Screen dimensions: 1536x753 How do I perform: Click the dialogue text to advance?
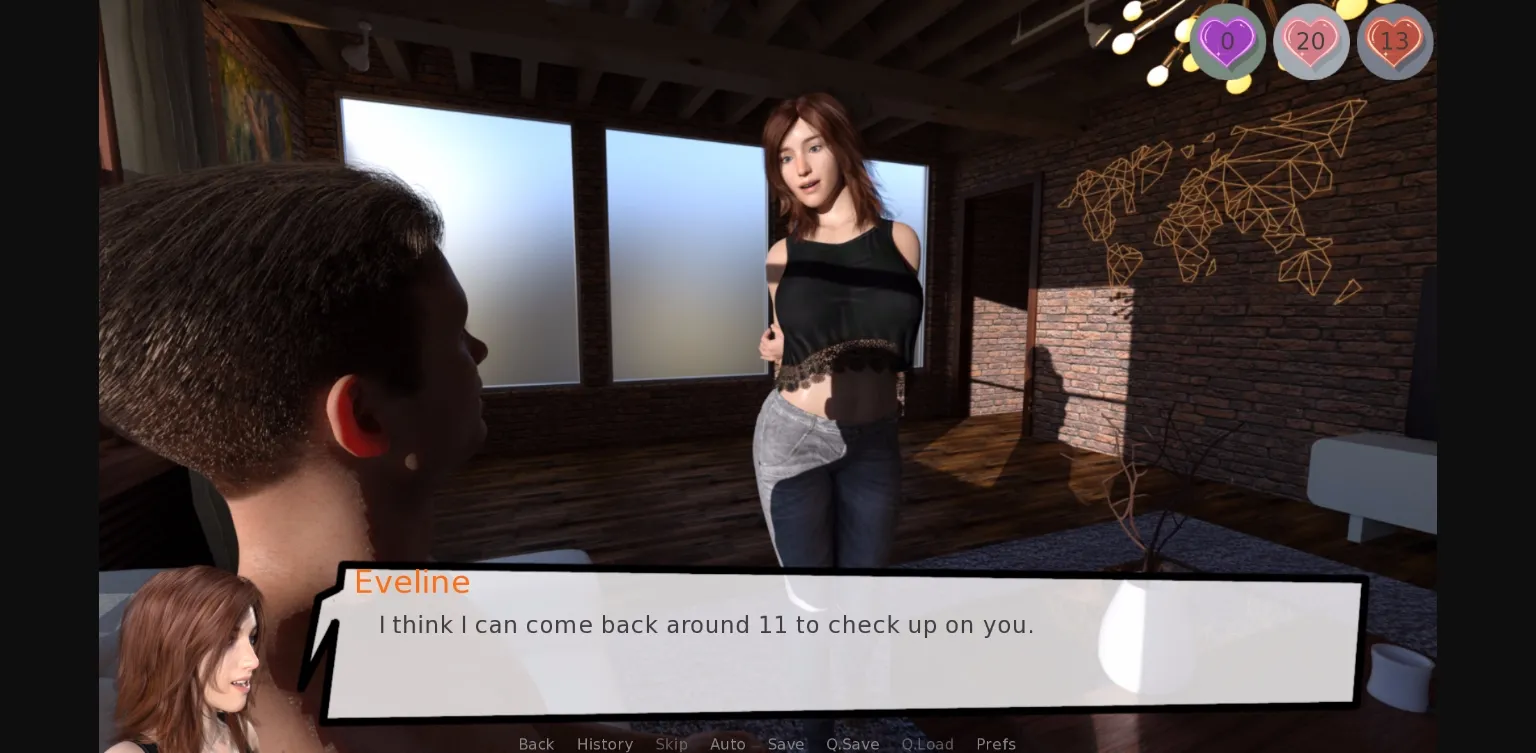(706, 625)
